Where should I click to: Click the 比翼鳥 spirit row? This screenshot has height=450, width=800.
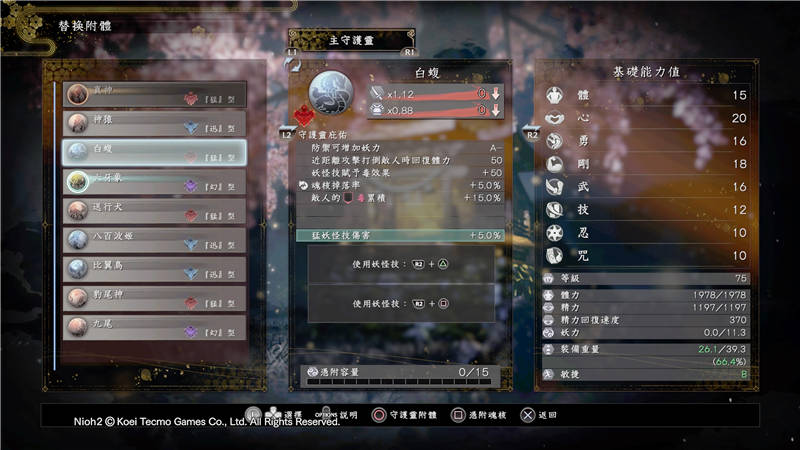(x=155, y=269)
